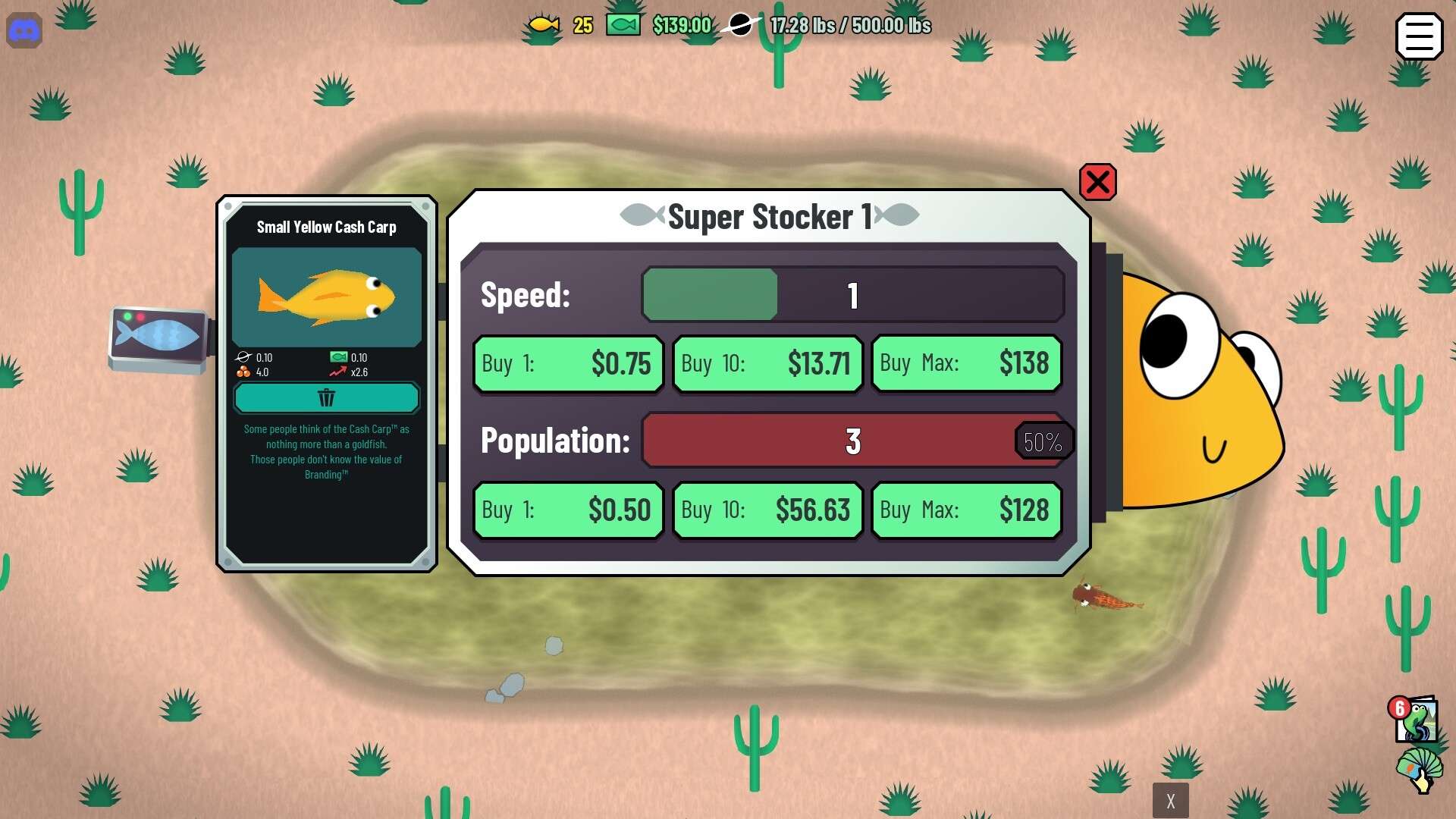Buy 1 Population for $0.50

click(x=568, y=510)
